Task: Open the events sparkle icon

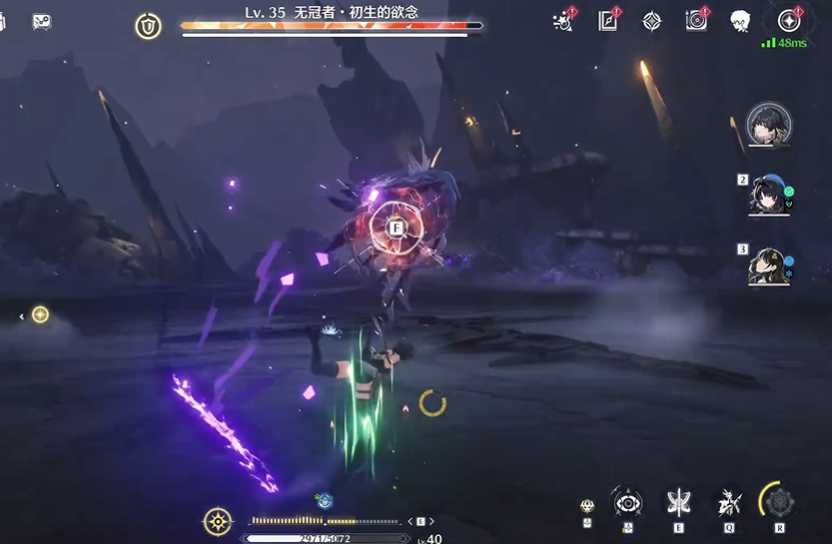Action: (563, 21)
